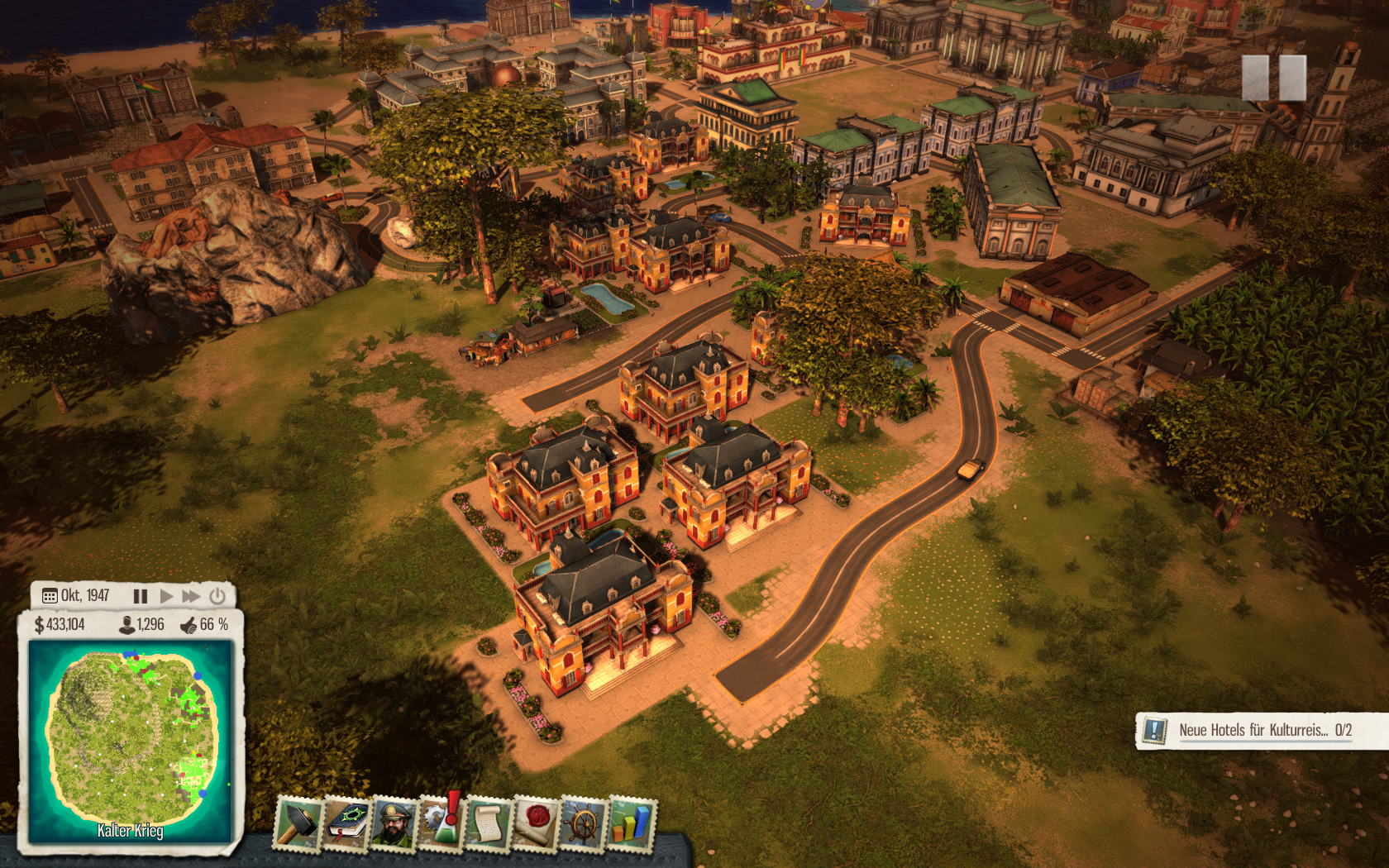Open the ship's wheel trade stamp
1389x868 pixels.
tap(584, 823)
